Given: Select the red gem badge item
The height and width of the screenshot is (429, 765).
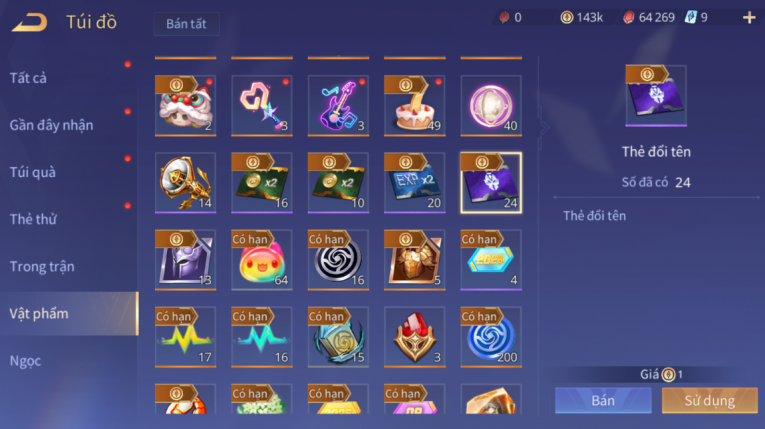Looking at the screenshot, I should 414,337.
